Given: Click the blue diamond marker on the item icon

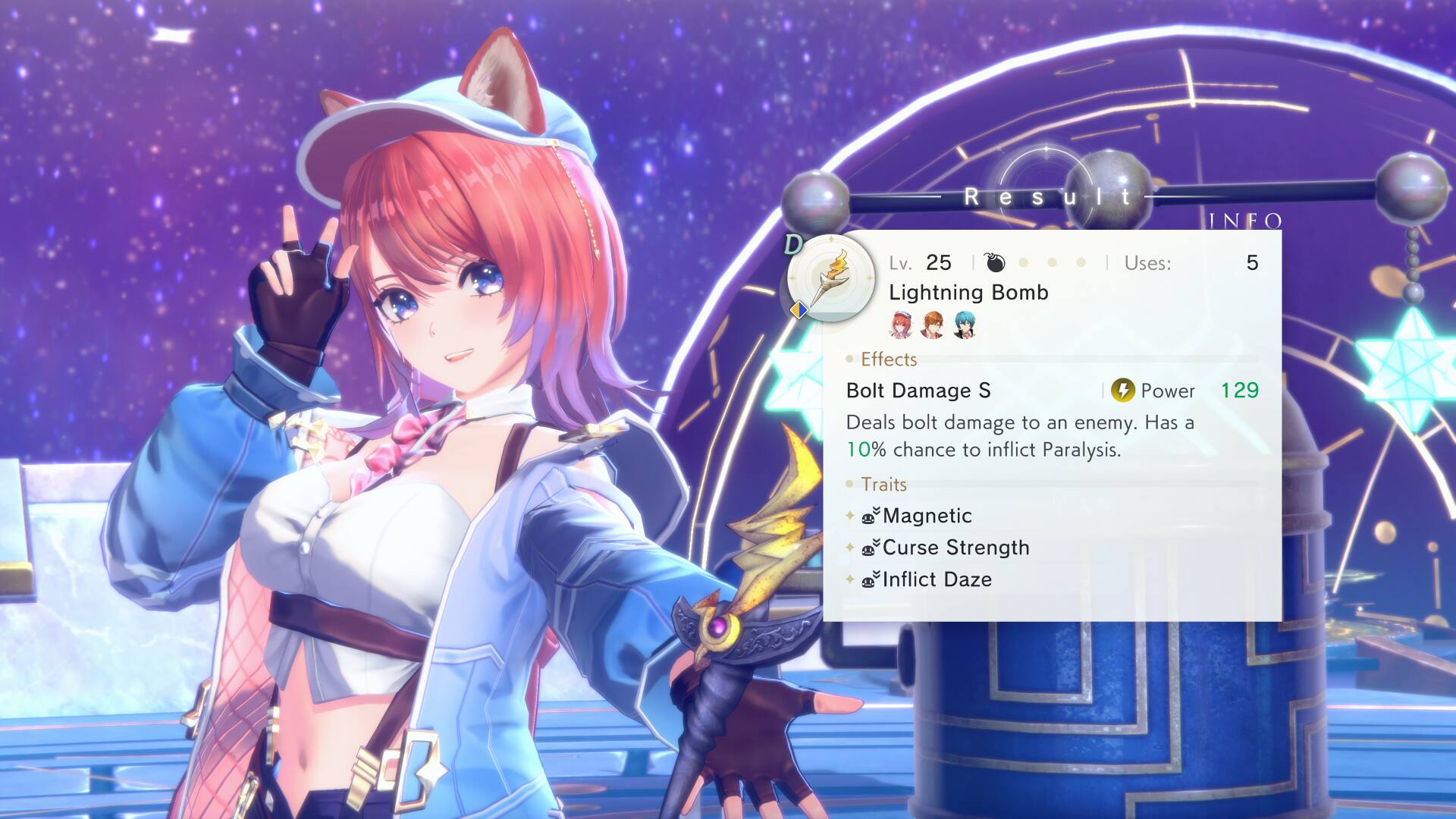Looking at the screenshot, I should click(x=800, y=309).
